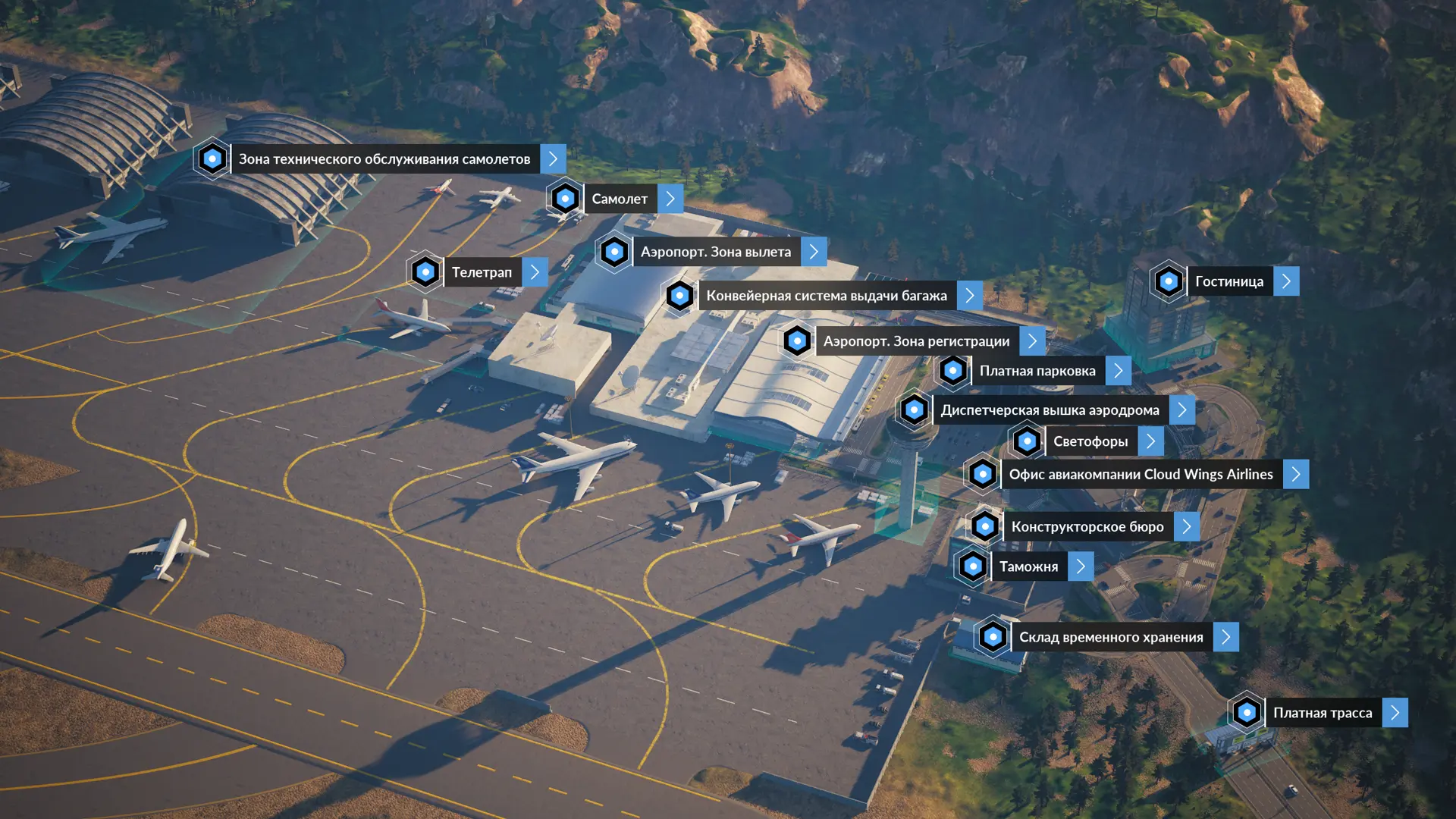This screenshot has width=1456, height=819.
Task: Open the Светофоры label
Action: coord(1090,441)
